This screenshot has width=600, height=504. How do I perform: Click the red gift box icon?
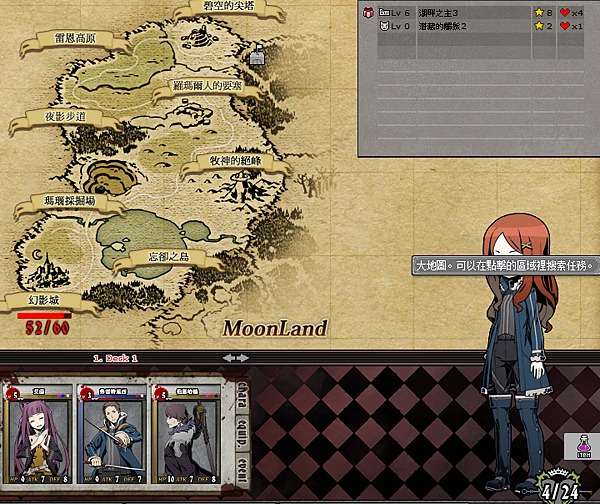point(368,12)
